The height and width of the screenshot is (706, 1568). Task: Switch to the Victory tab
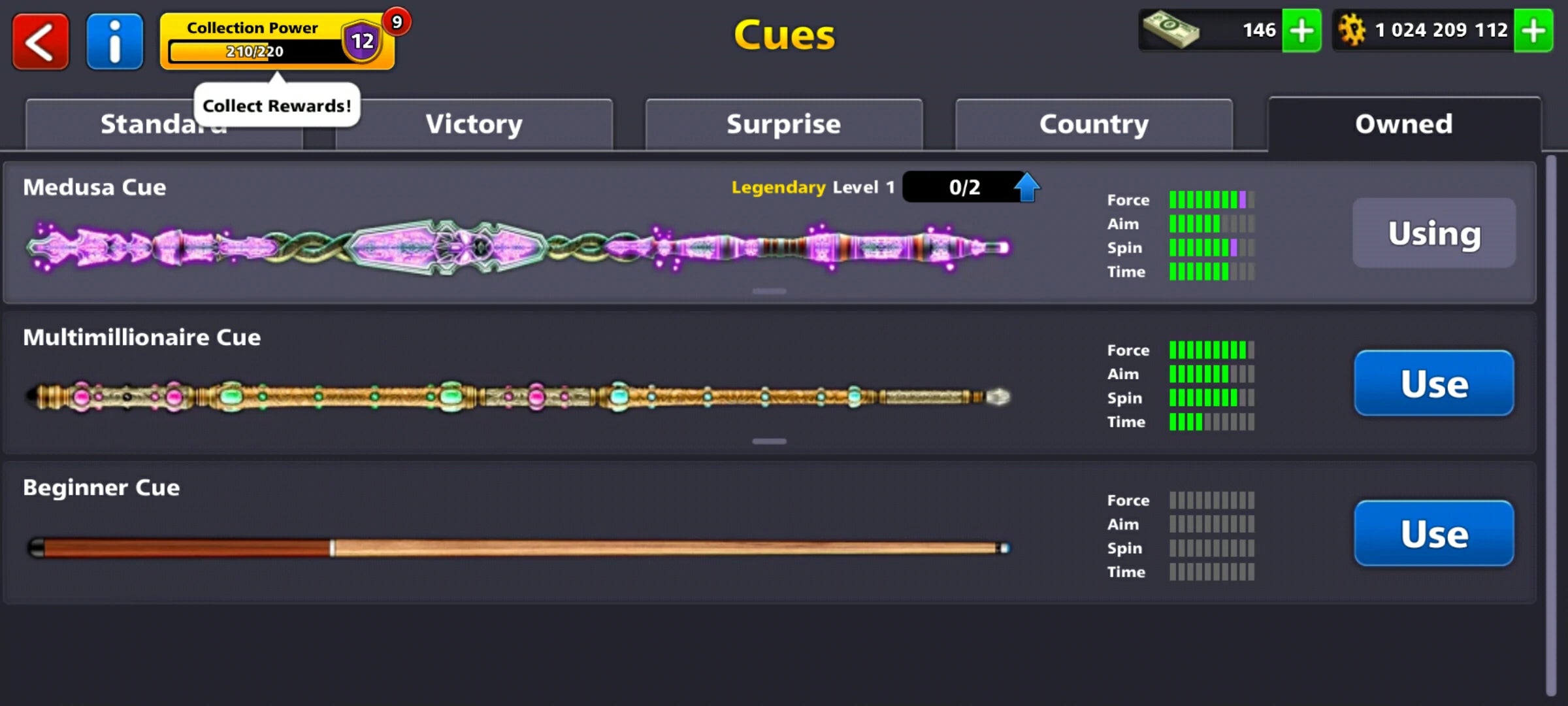point(474,124)
